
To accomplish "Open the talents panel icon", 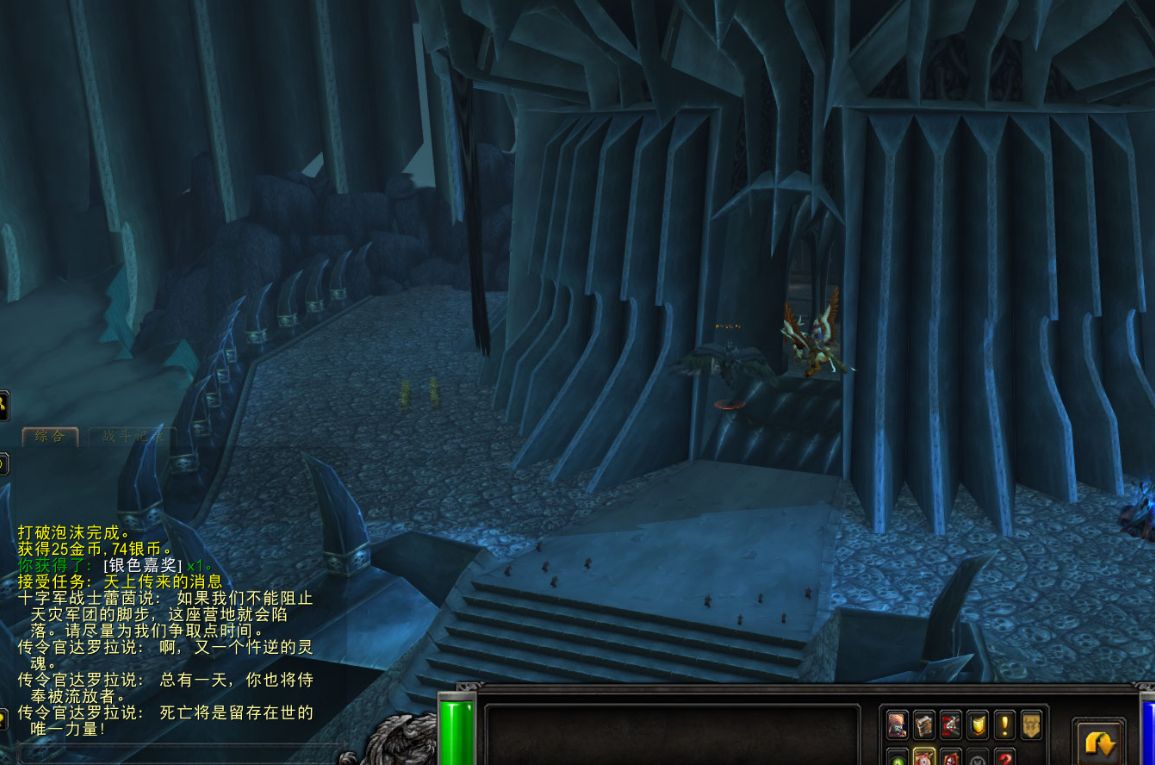I will point(951,725).
